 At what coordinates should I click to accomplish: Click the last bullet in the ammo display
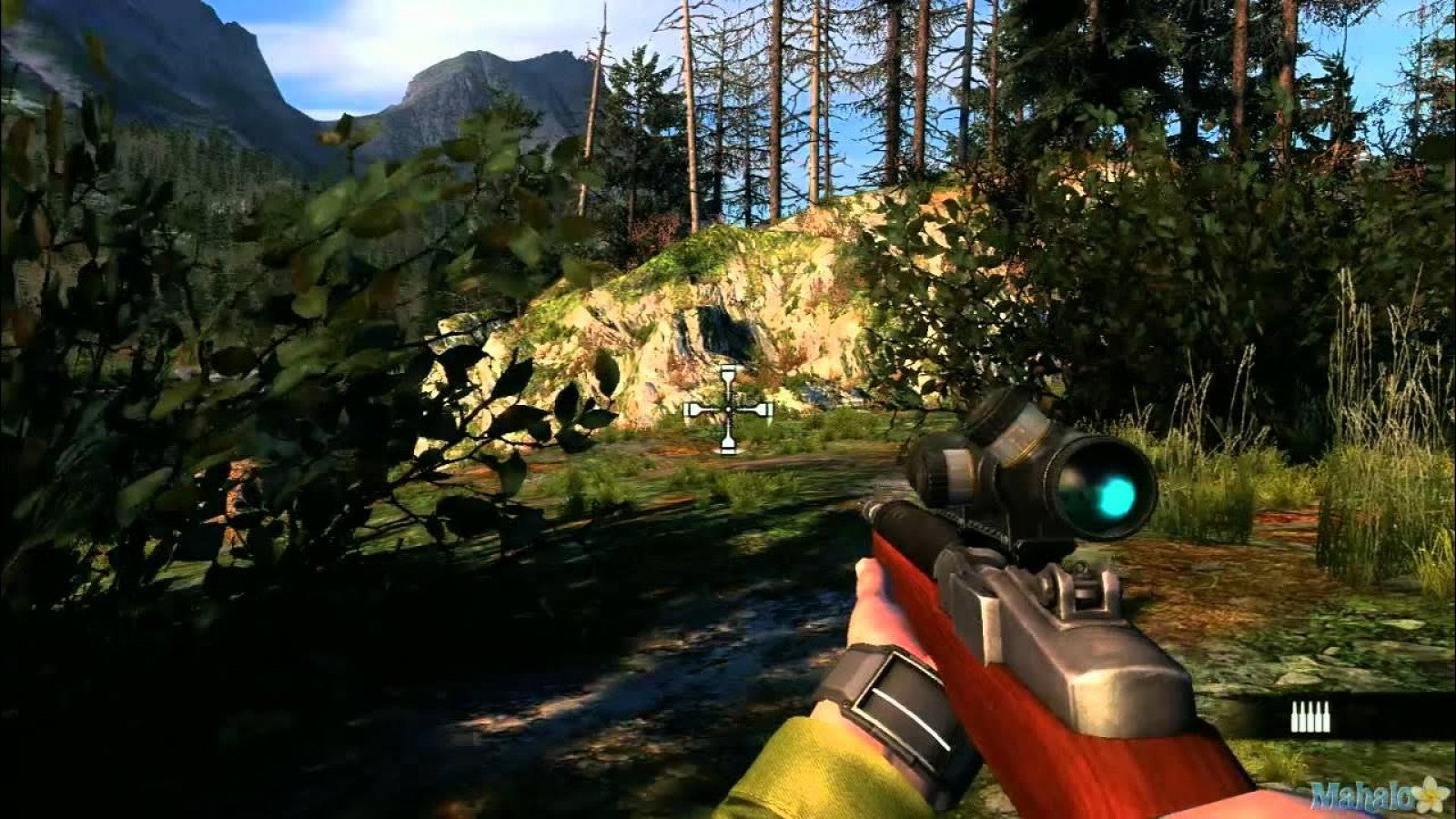[x=1327, y=717]
